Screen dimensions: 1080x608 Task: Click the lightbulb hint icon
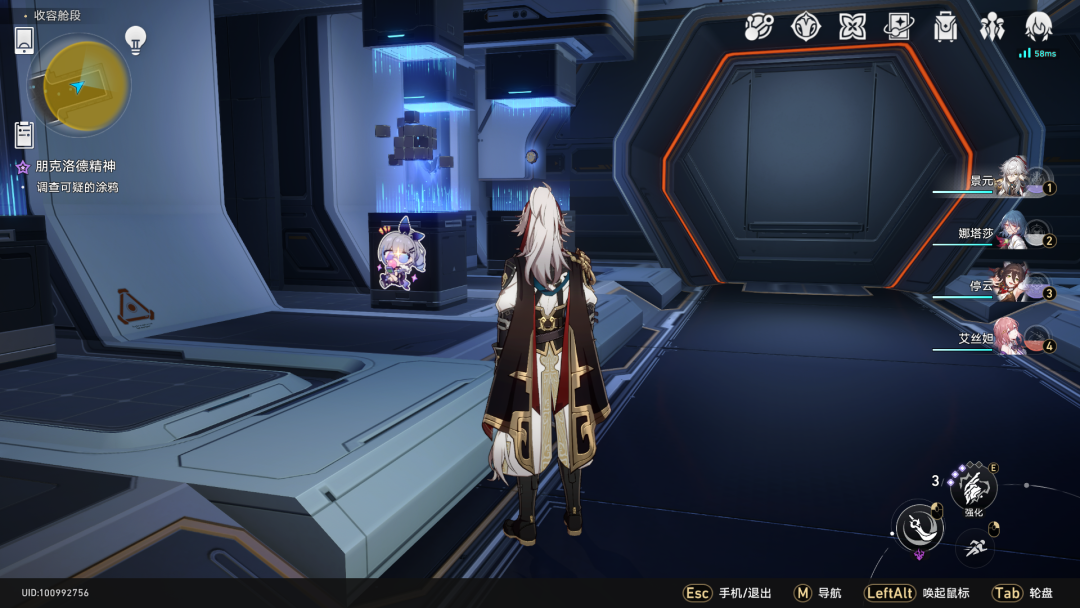135,40
